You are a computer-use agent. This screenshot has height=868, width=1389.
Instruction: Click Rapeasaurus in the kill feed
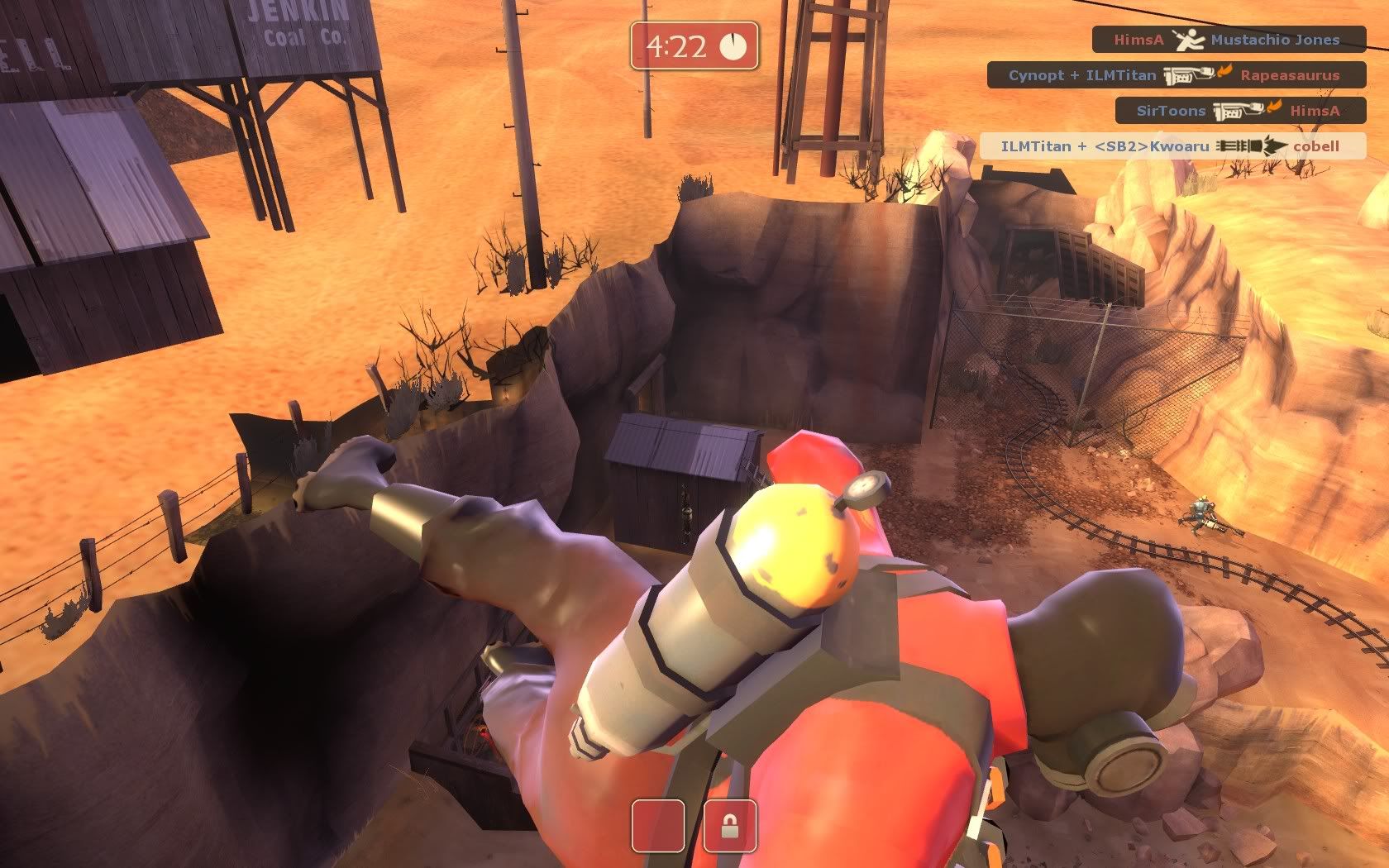pos(1291,75)
